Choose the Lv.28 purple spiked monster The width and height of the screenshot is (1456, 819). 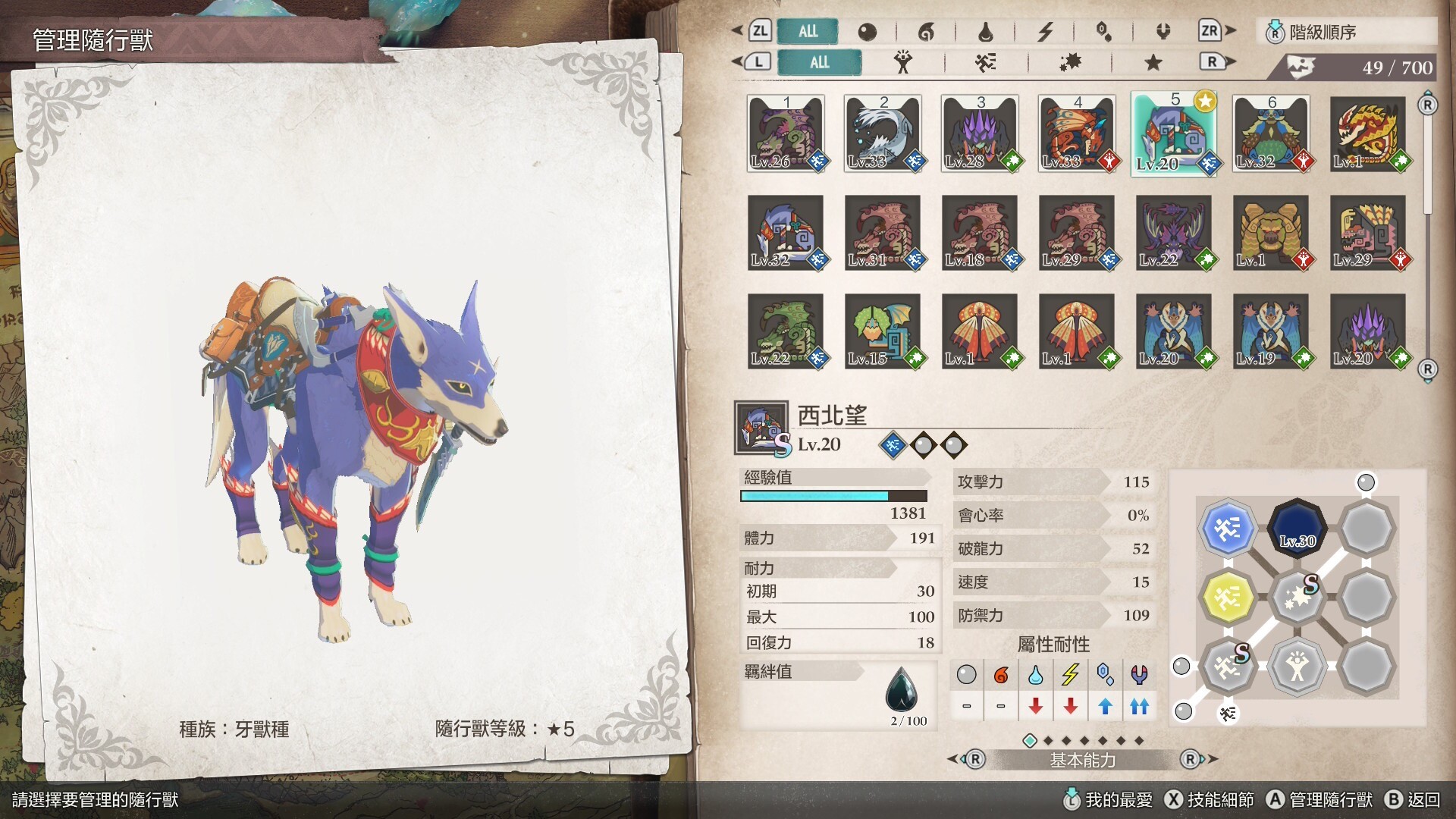(980, 134)
